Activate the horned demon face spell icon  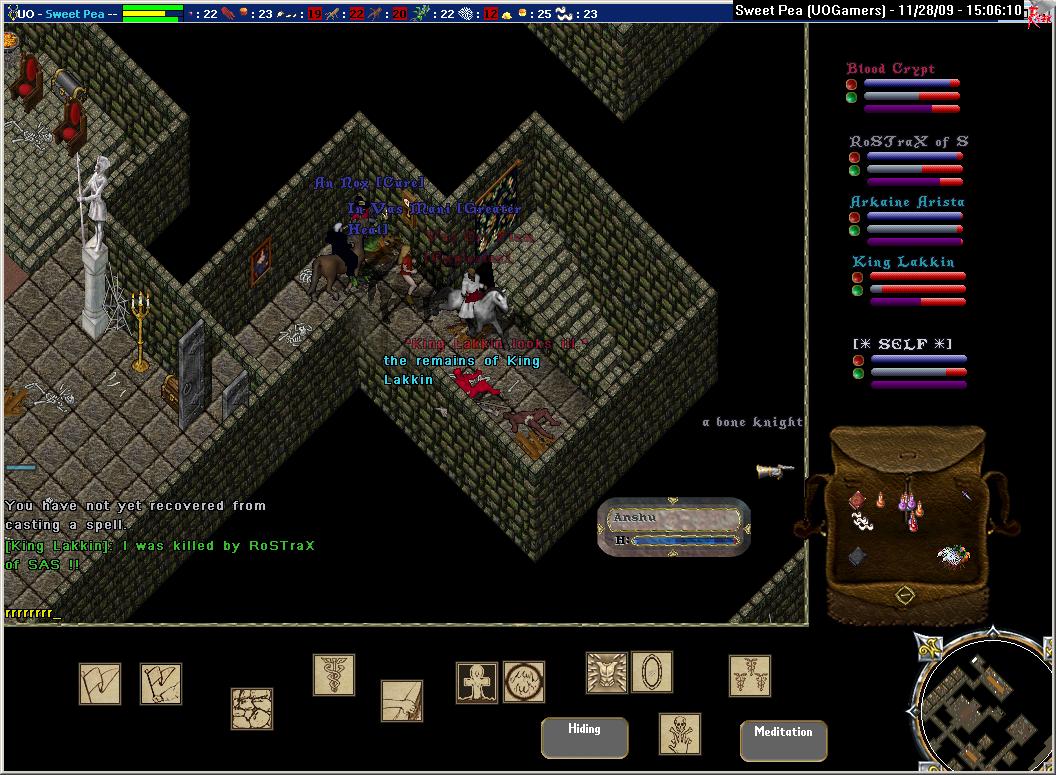coord(607,673)
